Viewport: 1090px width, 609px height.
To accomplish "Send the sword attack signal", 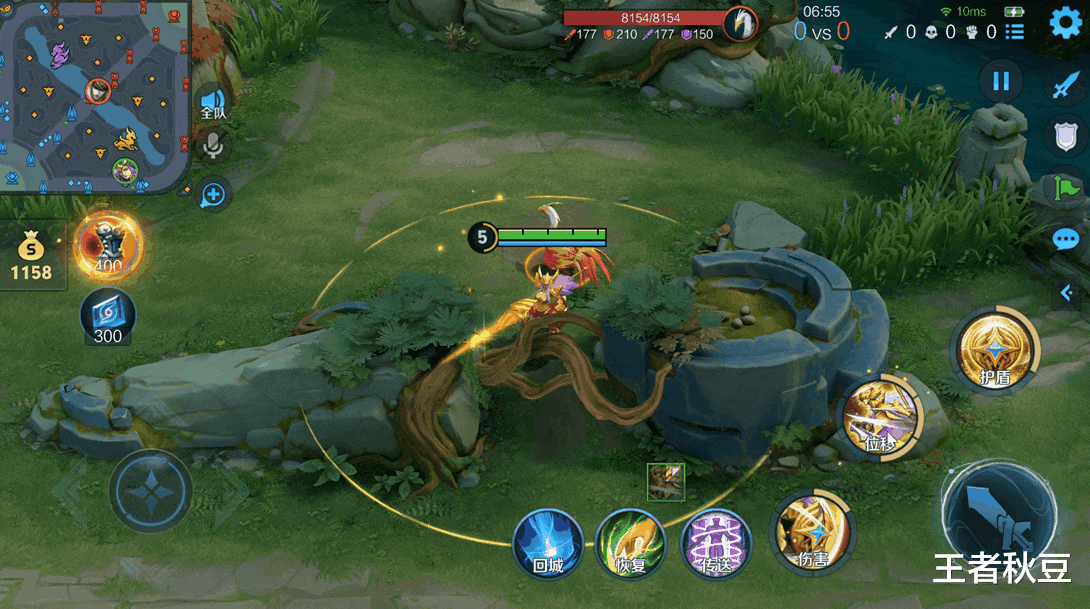I will pos(1064,86).
